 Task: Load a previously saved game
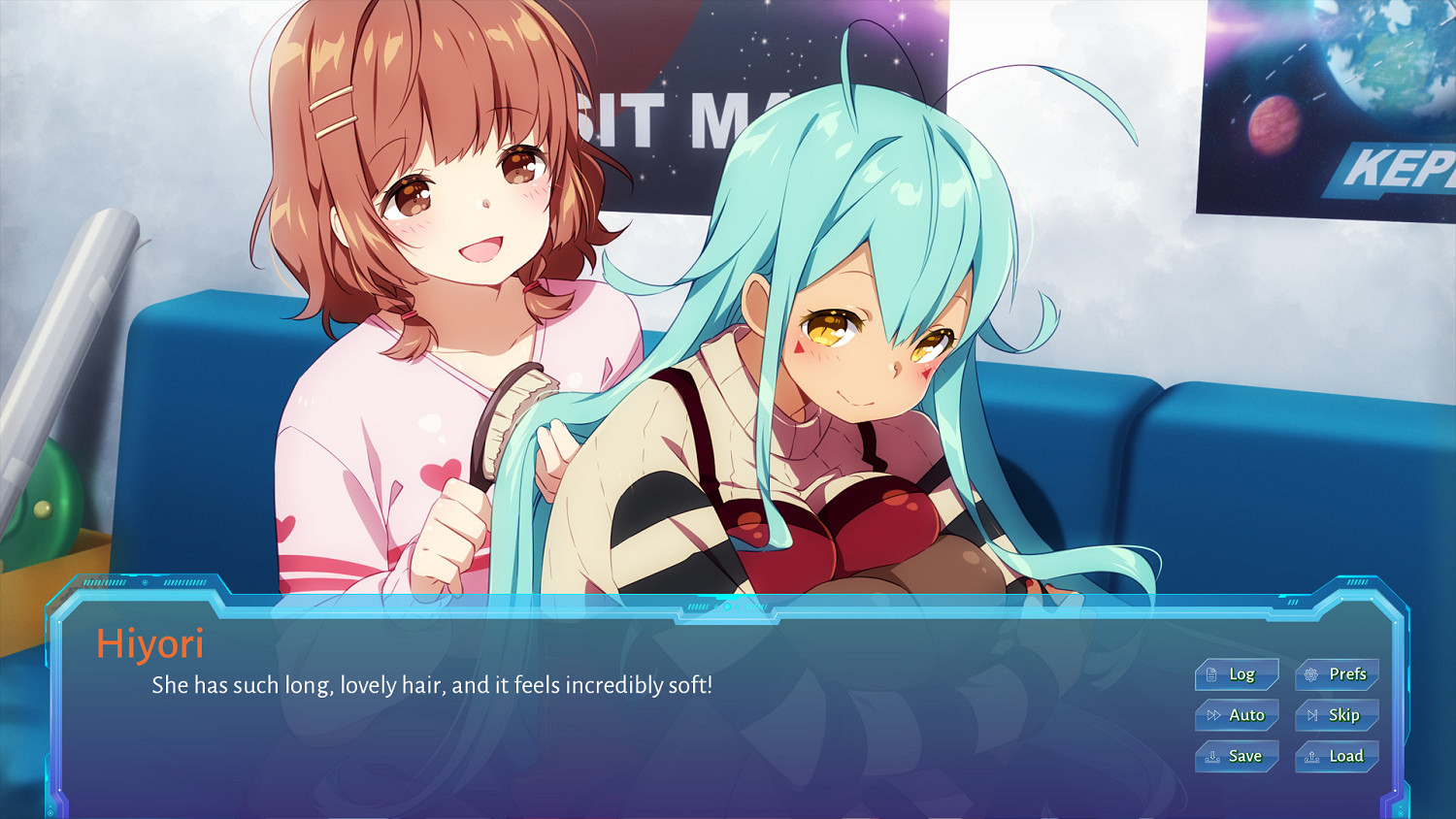(1339, 757)
